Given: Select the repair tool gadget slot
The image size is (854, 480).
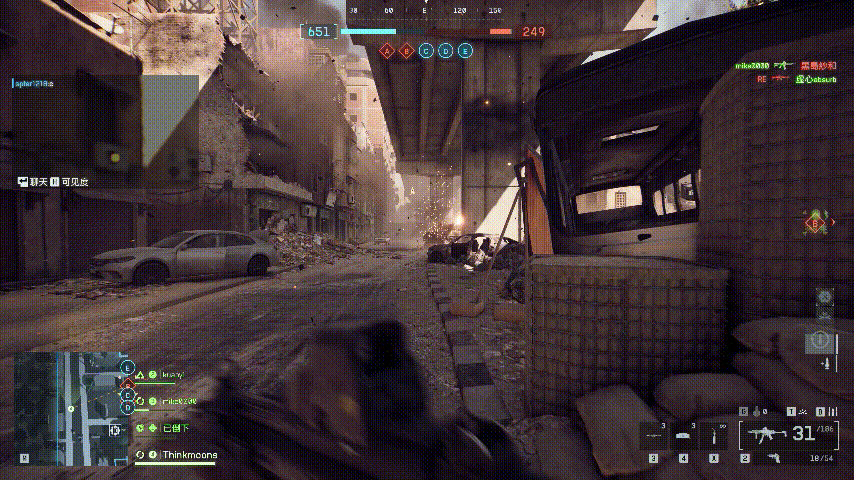Looking at the screenshot, I should coord(716,436).
